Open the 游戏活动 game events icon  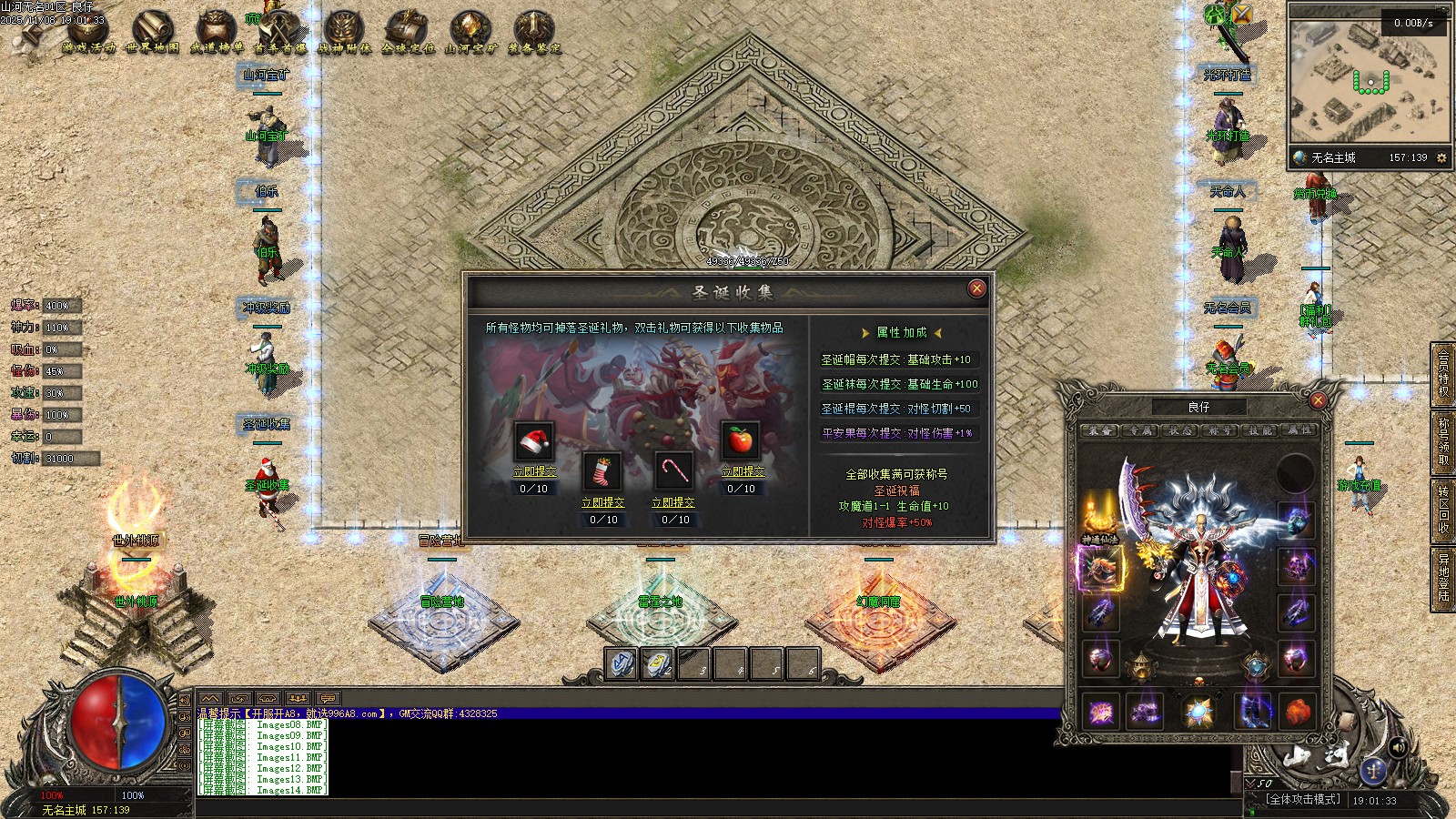(x=89, y=34)
